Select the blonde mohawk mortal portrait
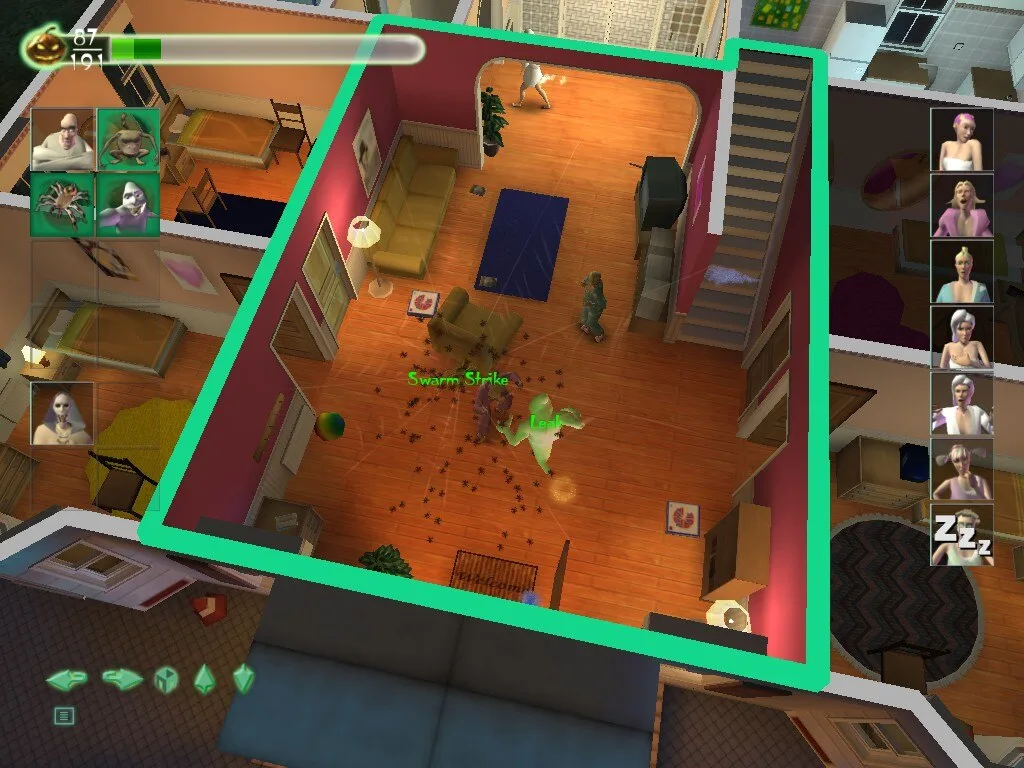The image size is (1024, 768). tap(962, 272)
